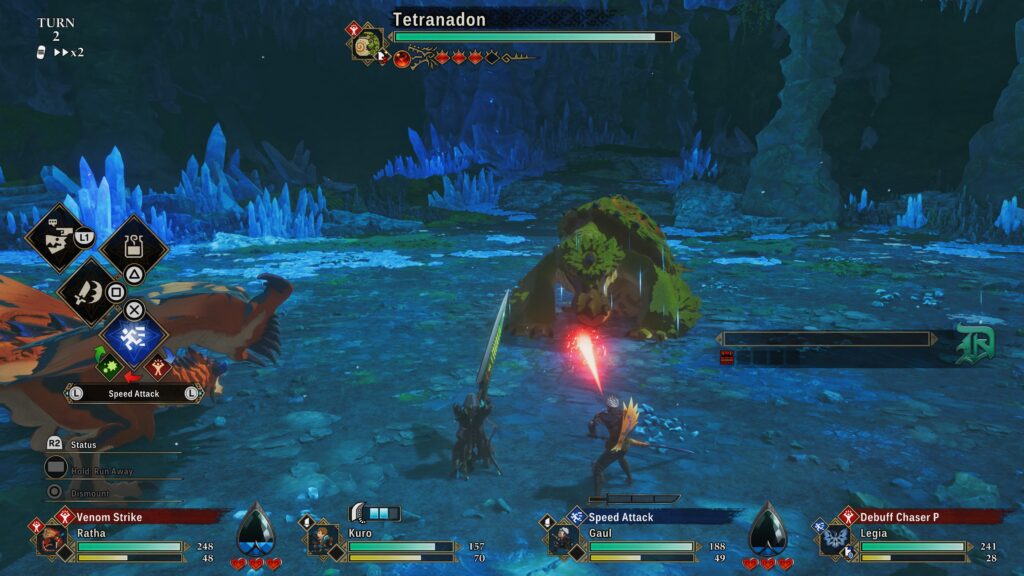This screenshot has width=1024, height=576.
Task: Click Ratha's portrait in party bar
Action: point(50,540)
